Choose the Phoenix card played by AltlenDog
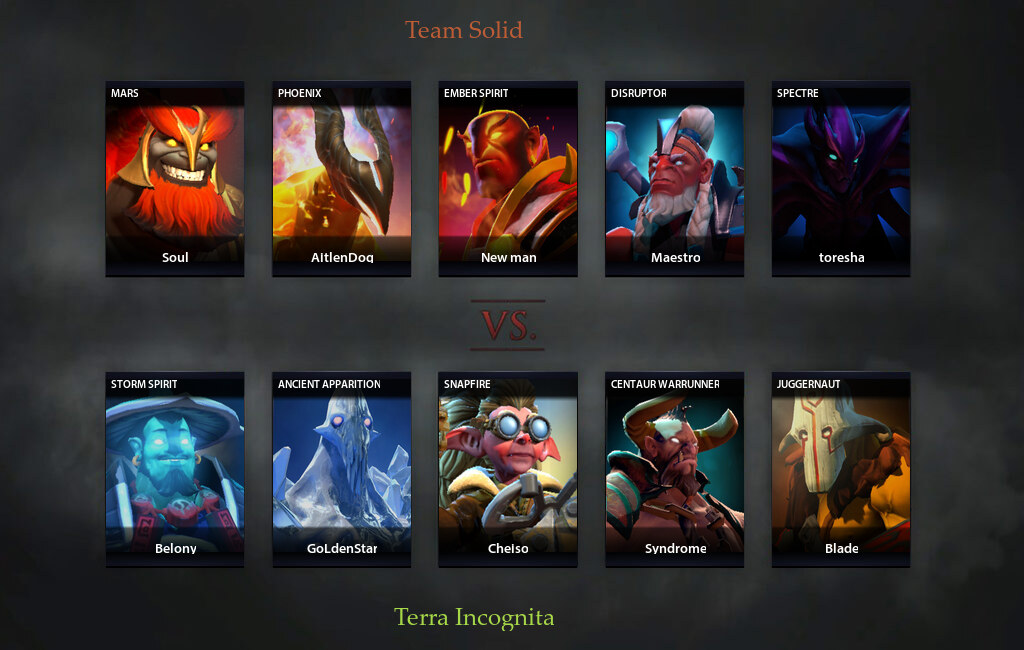The width and height of the screenshot is (1024, 650). [x=342, y=178]
